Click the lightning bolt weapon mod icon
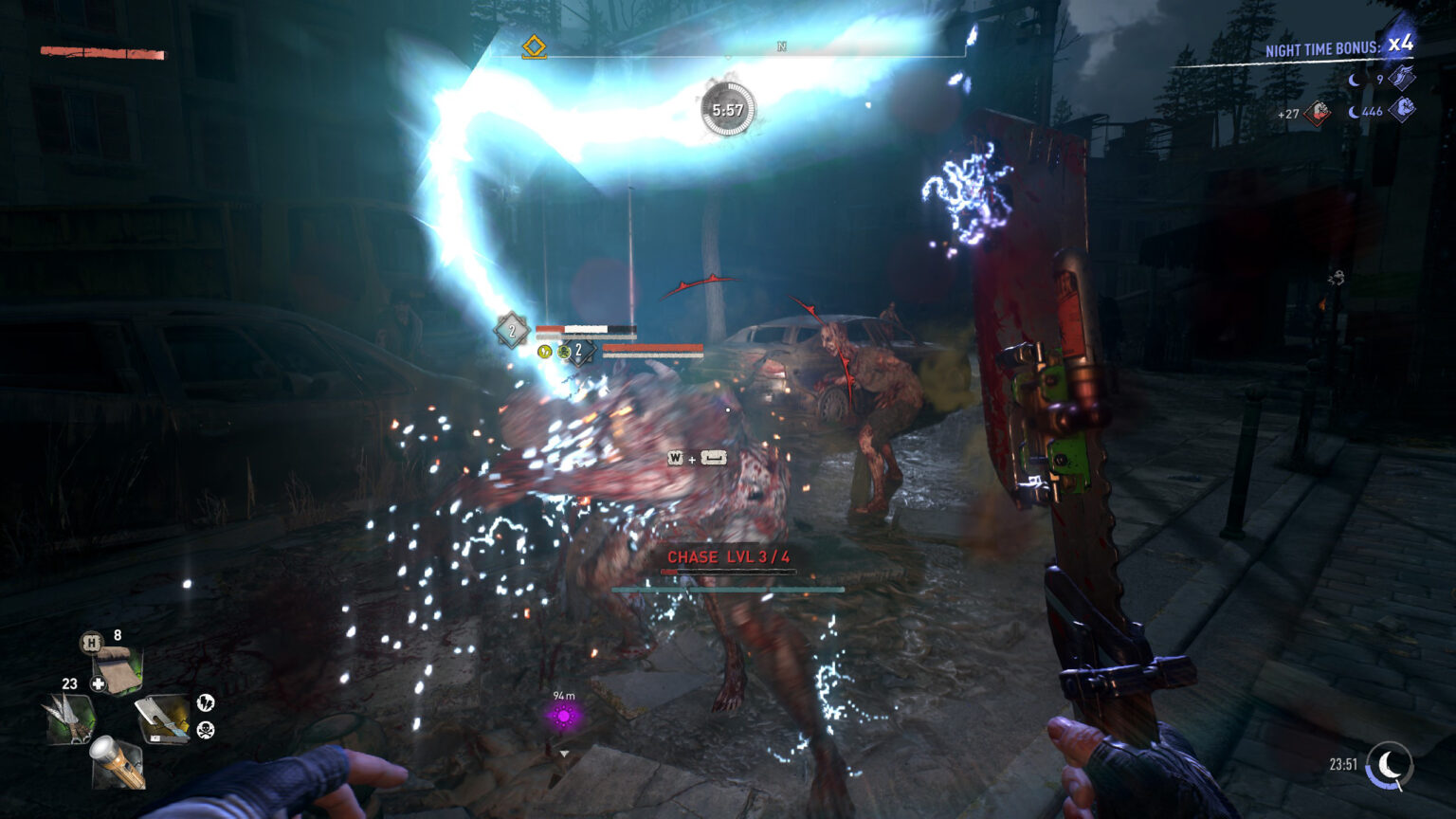Viewport: 1456px width, 819px height. click(x=206, y=702)
